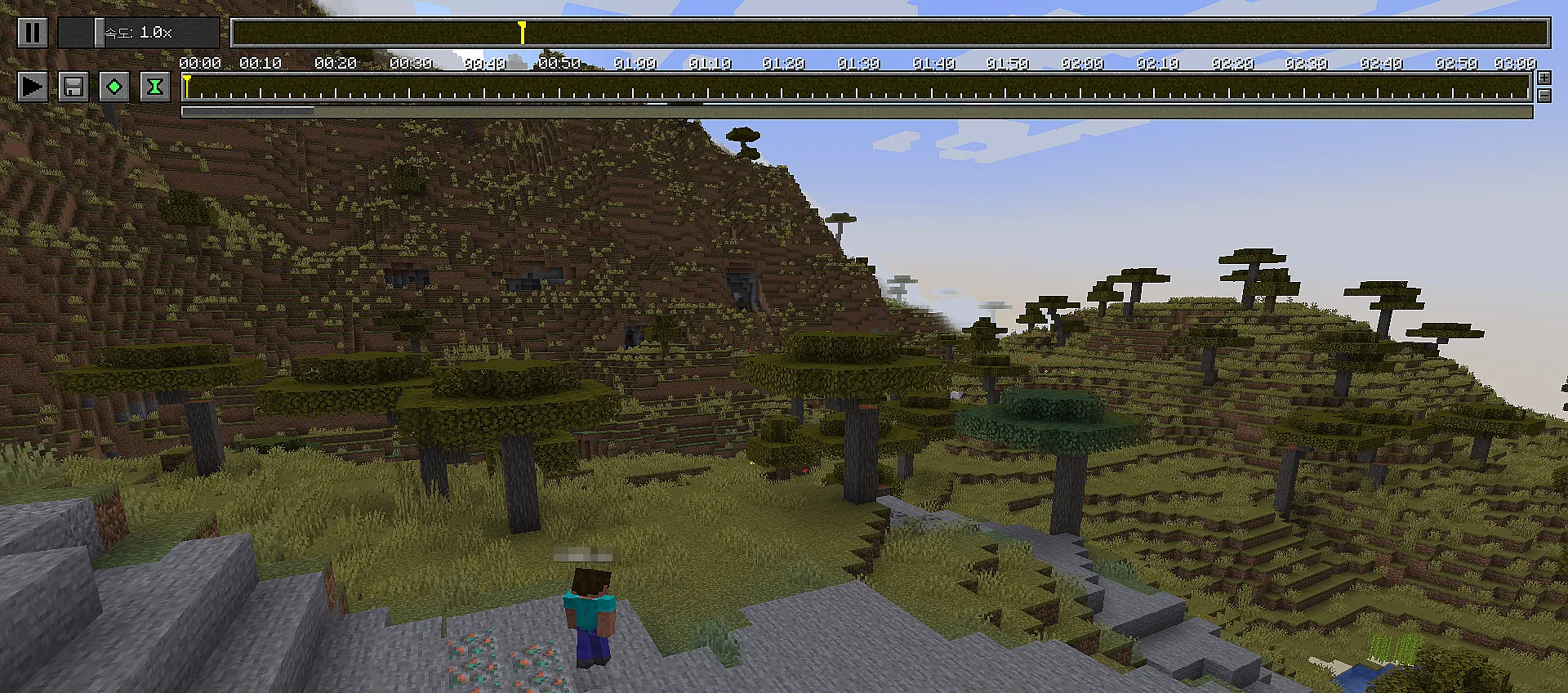Zoom in the keyframe timeline with the plus button
Screen dimensions: 1568x693
click(1543, 78)
